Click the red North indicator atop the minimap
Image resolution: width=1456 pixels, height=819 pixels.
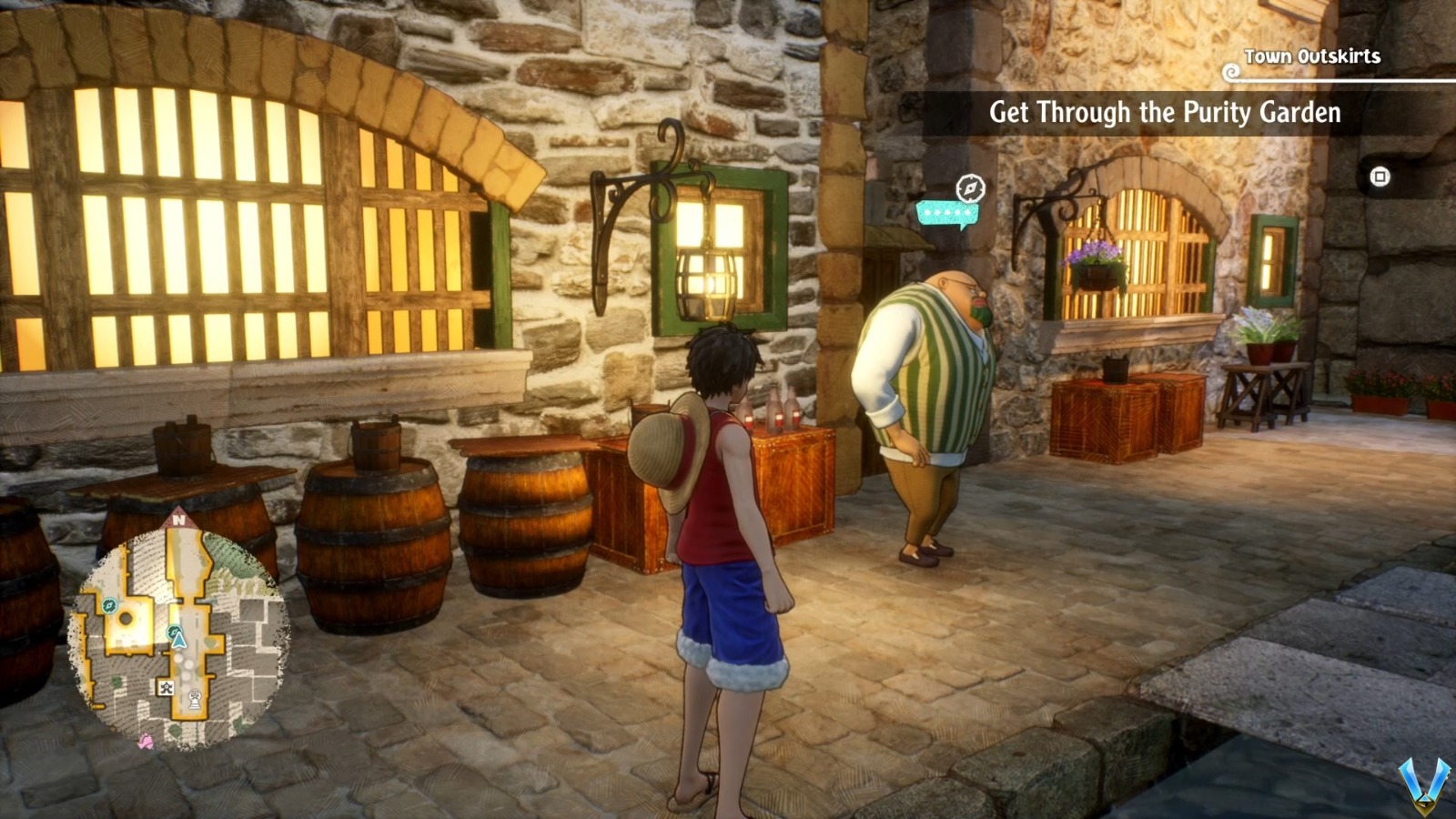click(178, 520)
